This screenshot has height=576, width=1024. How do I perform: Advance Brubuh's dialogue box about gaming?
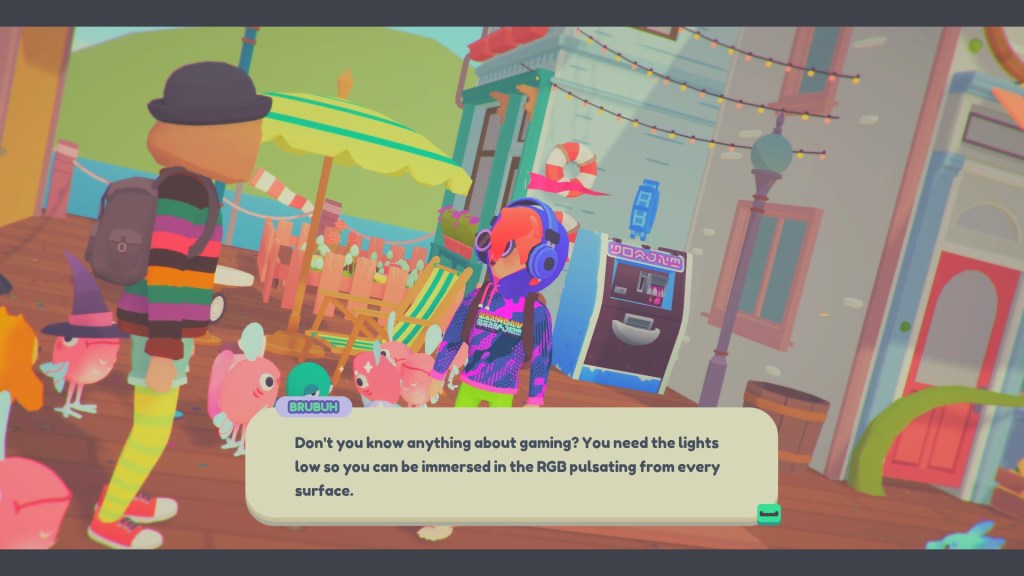[768, 513]
